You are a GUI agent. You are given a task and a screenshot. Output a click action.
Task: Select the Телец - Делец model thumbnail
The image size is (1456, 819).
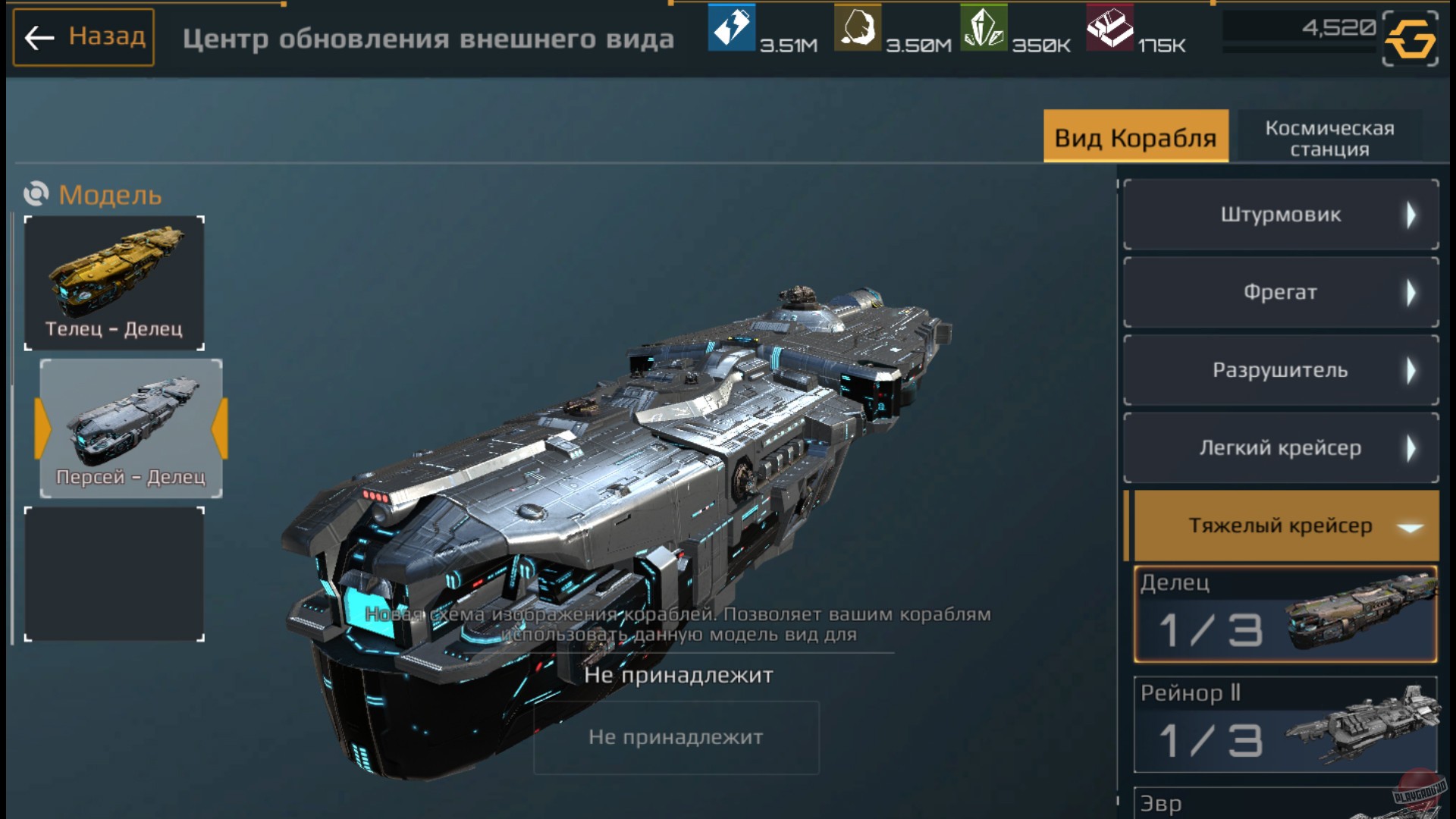115,281
